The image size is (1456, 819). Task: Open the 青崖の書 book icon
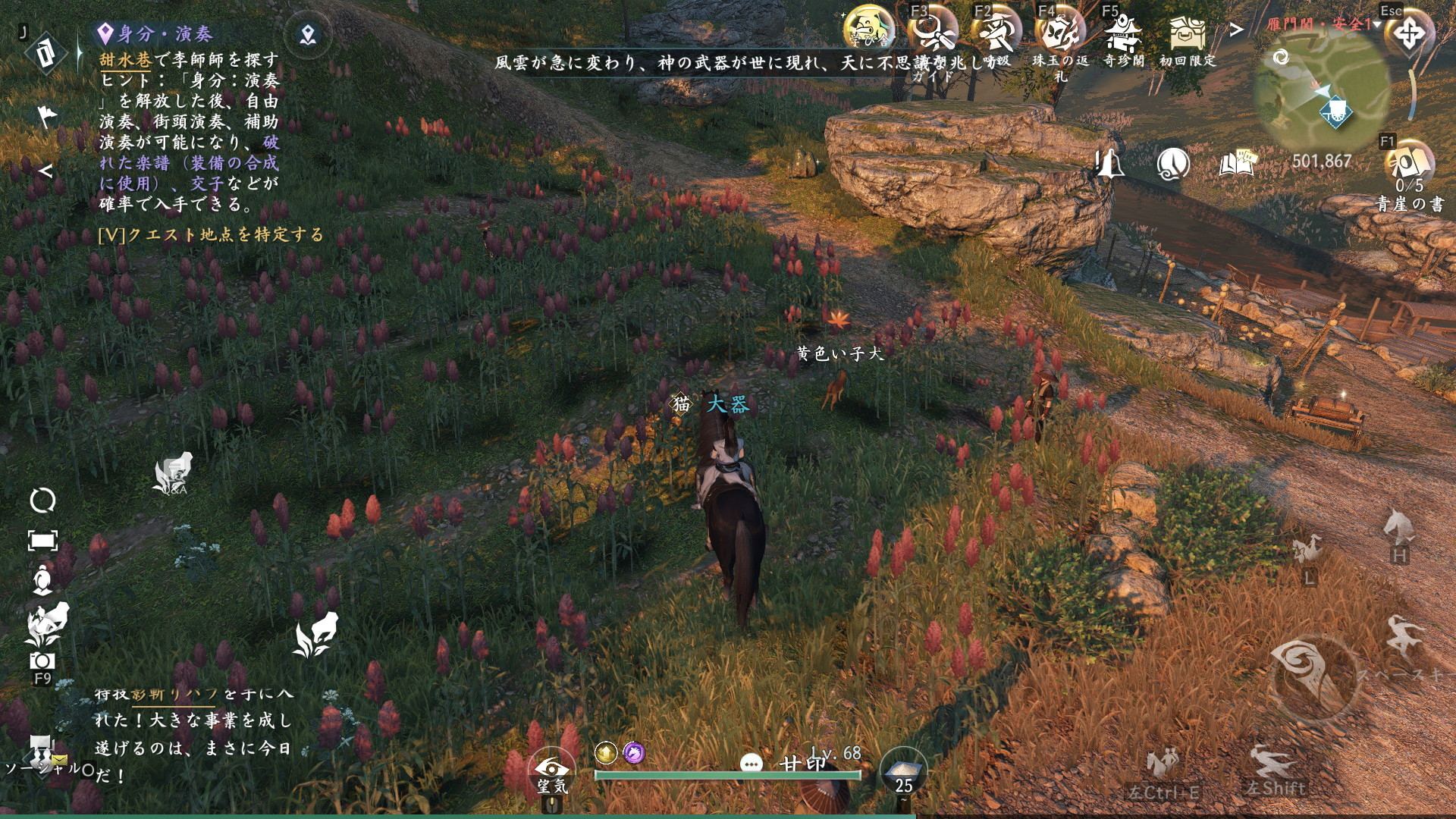[x=1409, y=163]
